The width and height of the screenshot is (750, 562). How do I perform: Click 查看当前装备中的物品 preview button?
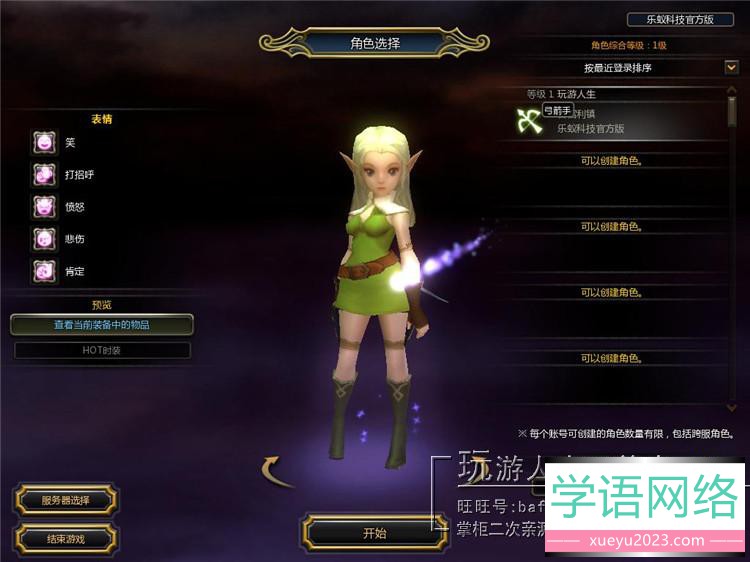pyautogui.click(x=101, y=325)
